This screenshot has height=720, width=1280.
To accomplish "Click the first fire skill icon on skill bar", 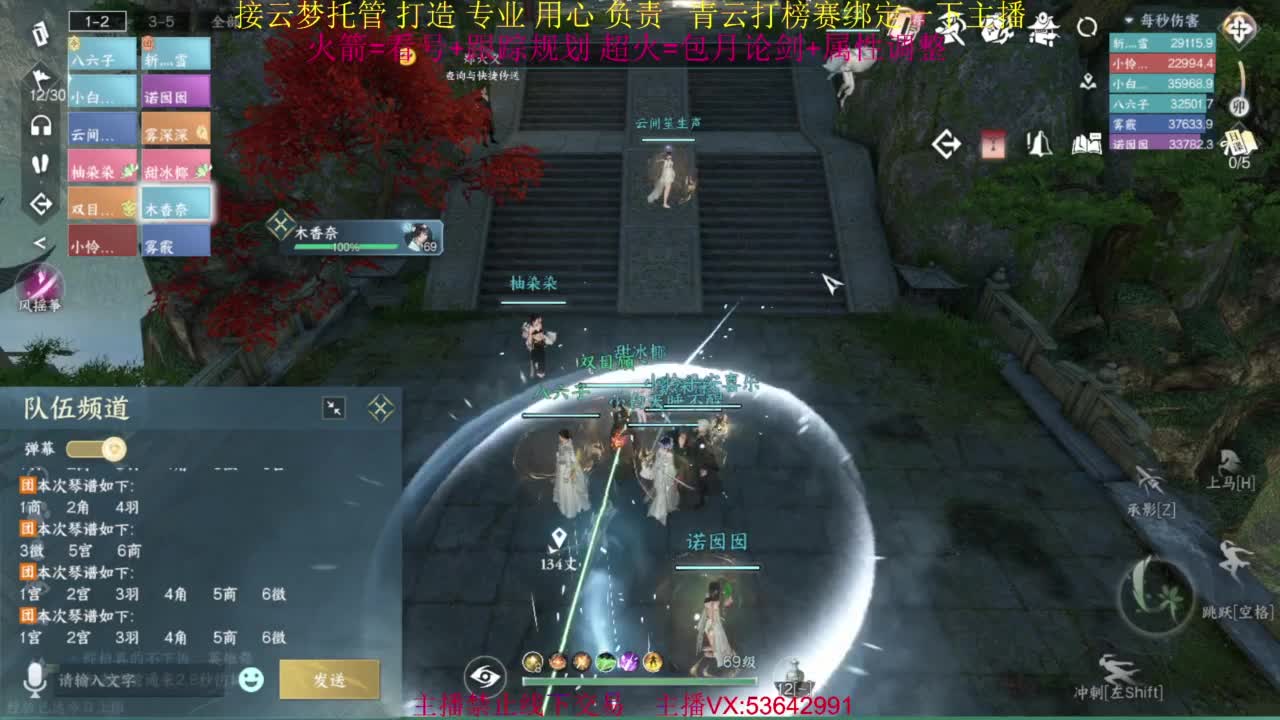I will [558, 662].
